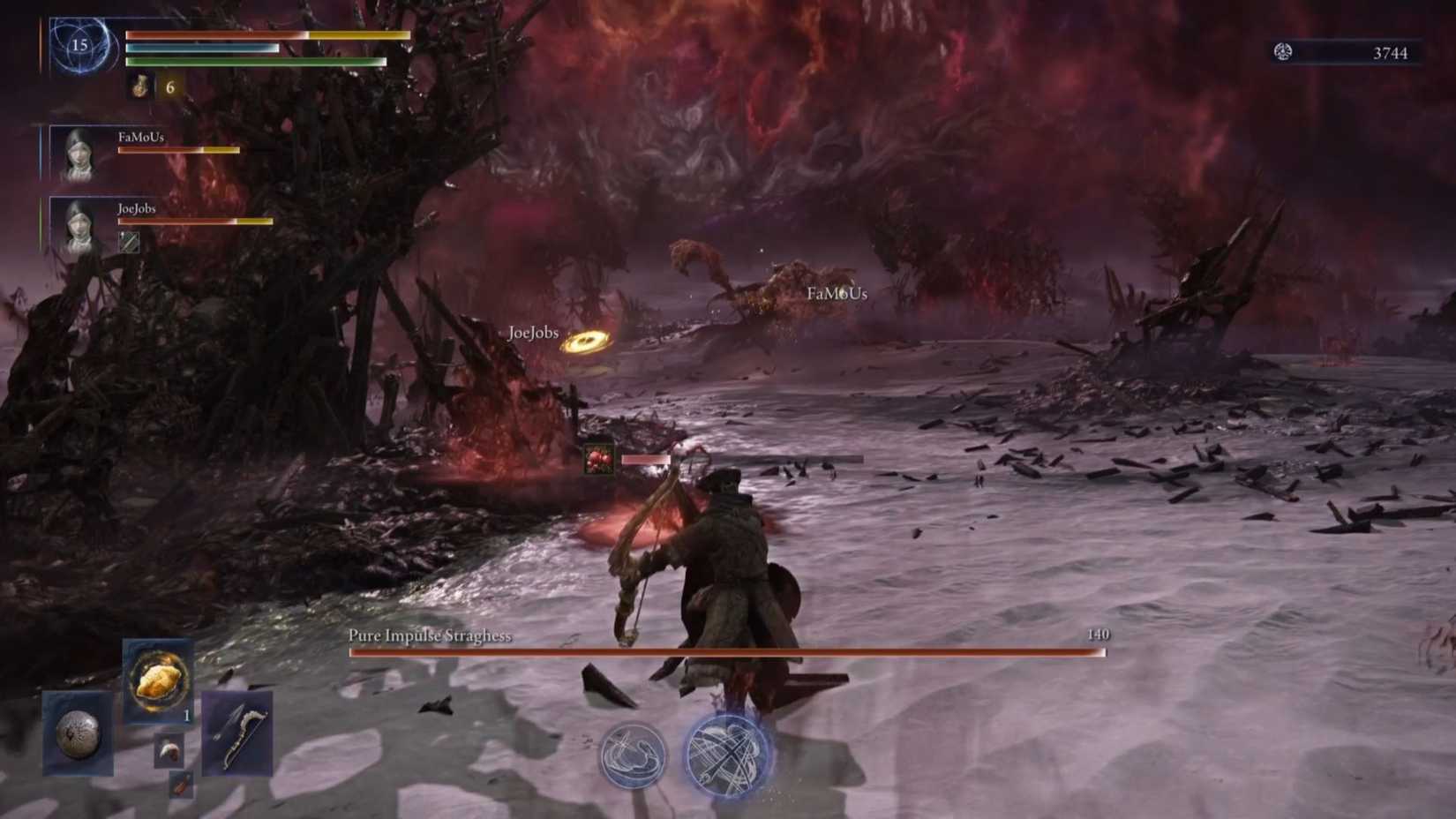Click the damage counter showing 140
The width and height of the screenshot is (1456, 819).
(1098, 635)
